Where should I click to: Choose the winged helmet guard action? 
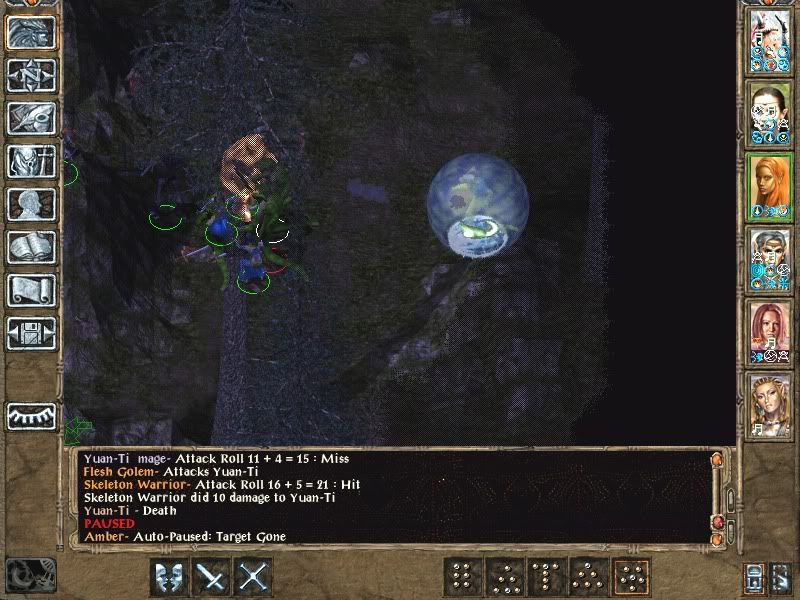coord(169,577)
